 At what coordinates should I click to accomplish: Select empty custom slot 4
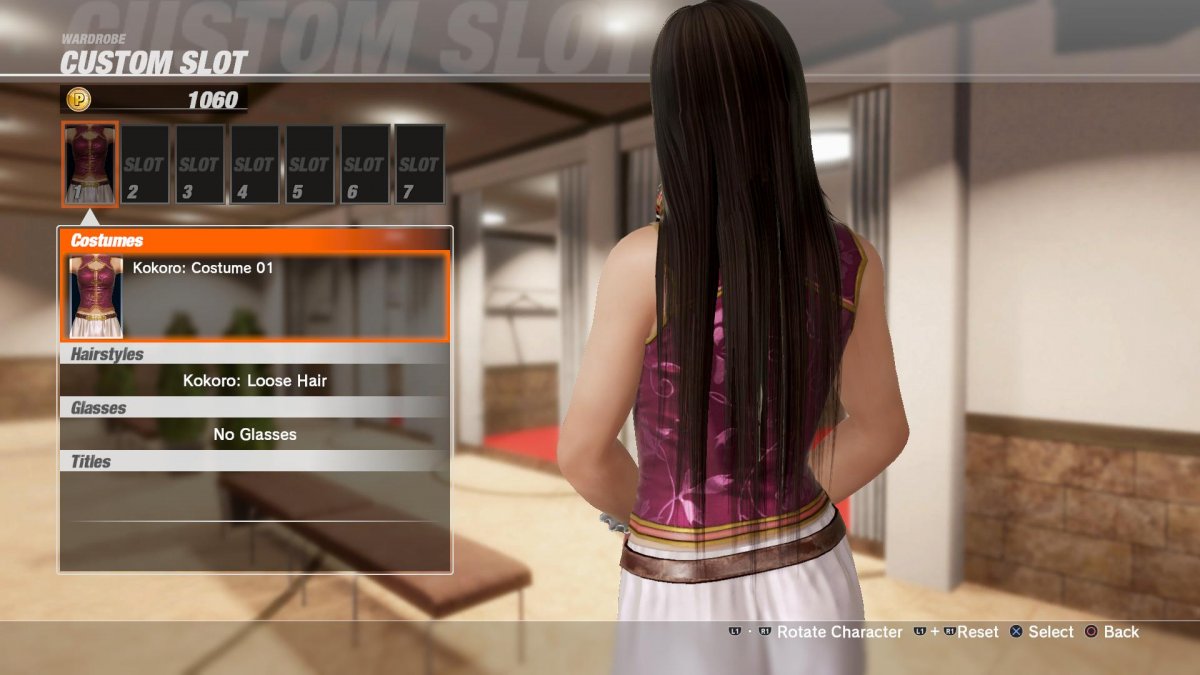[254, 164]
